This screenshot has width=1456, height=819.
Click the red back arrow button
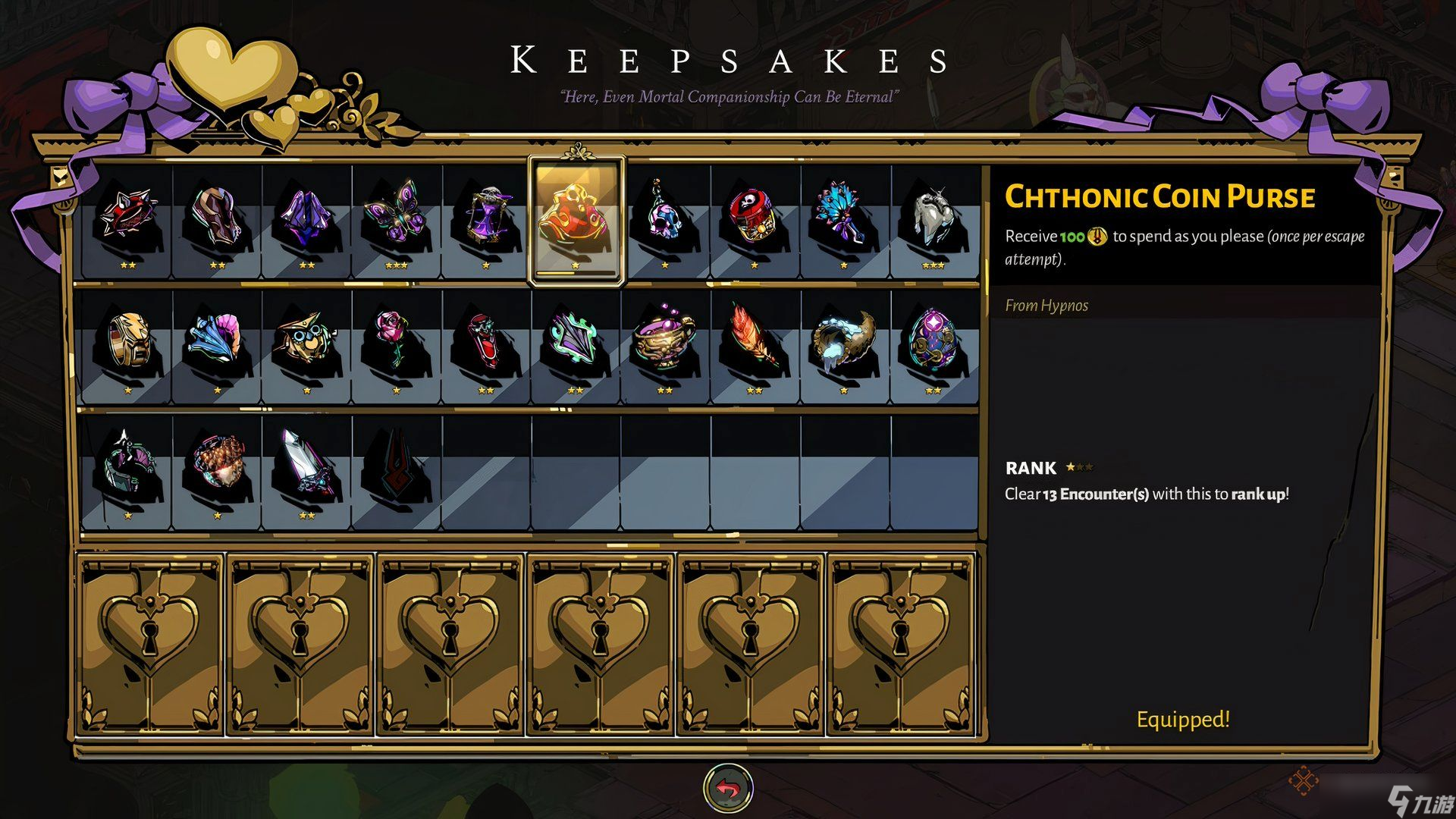point(728,789)
